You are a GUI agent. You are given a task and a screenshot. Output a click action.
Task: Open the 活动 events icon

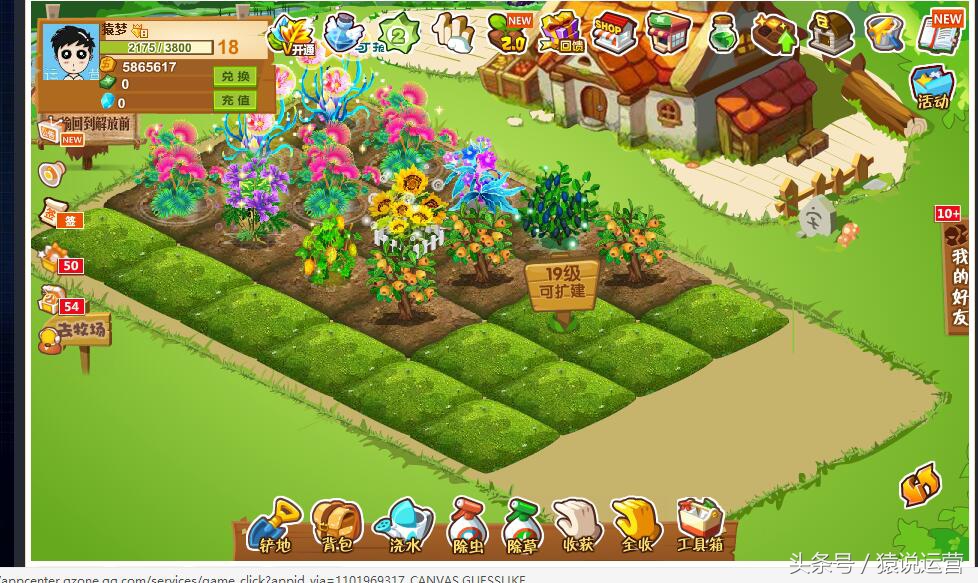(932, 88)
